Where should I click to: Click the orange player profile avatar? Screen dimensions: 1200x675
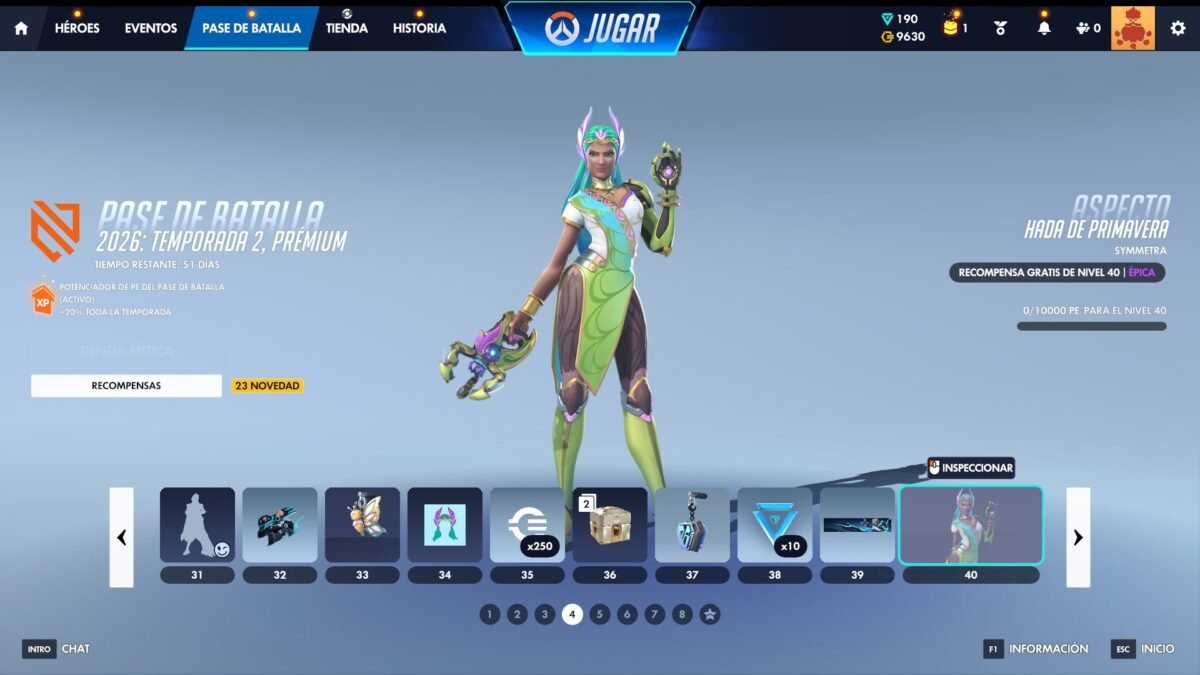(x=1132, y=28)
